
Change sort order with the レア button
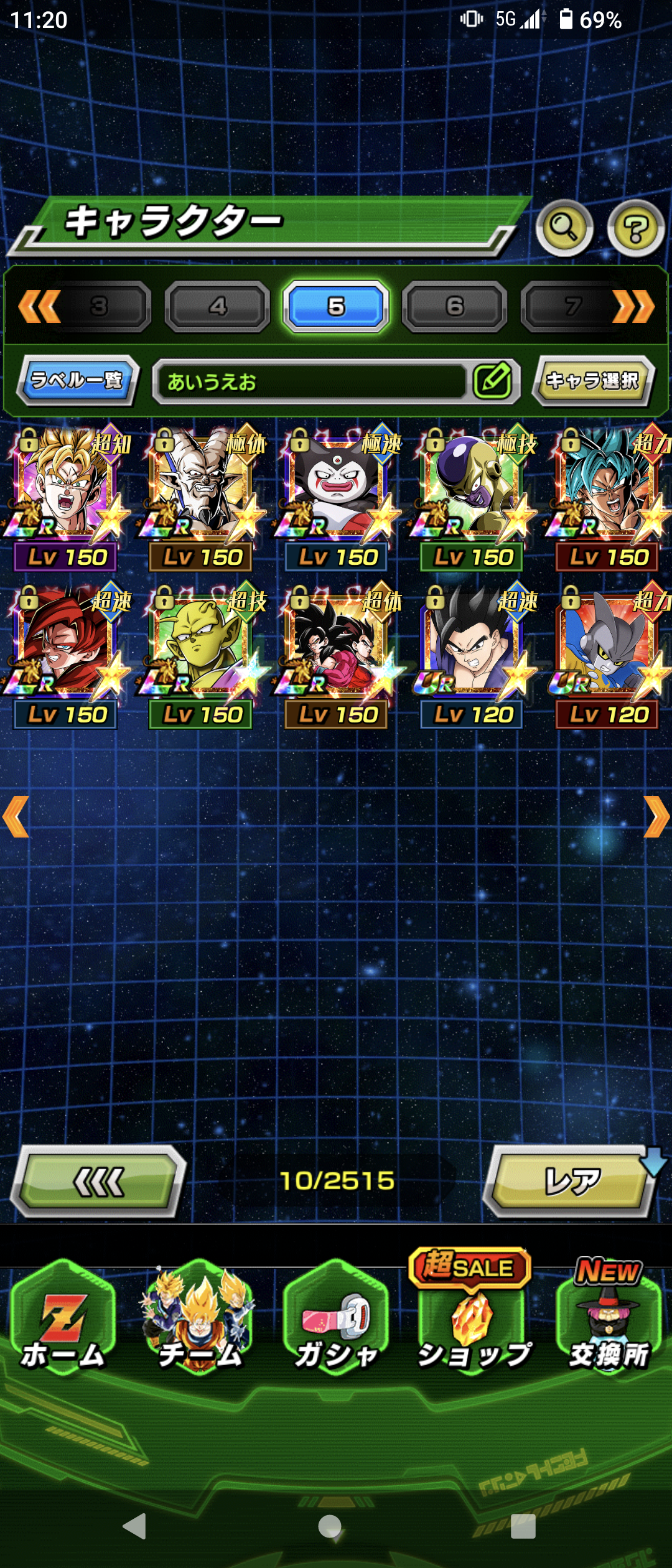[571, 1181]
